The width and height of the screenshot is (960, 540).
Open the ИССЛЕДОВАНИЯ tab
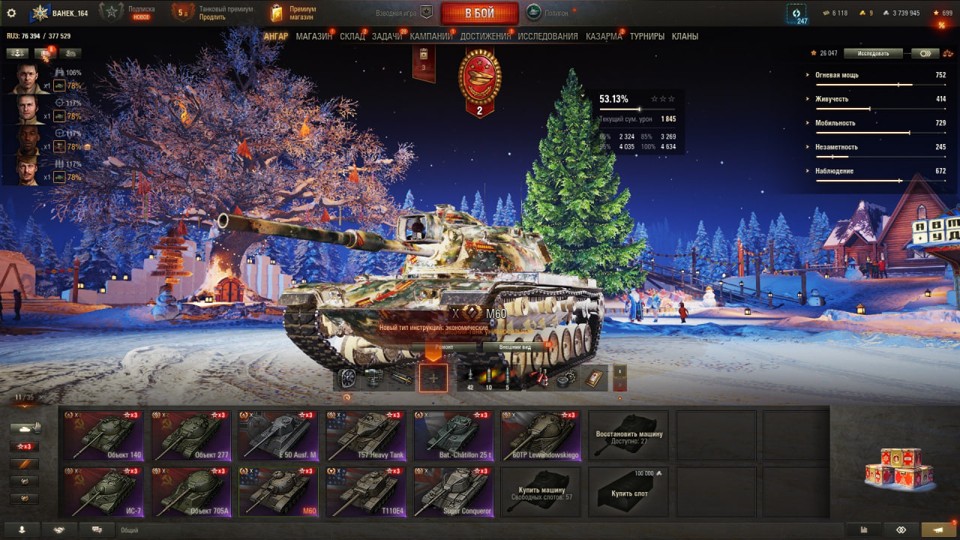(x=548, y=36)
